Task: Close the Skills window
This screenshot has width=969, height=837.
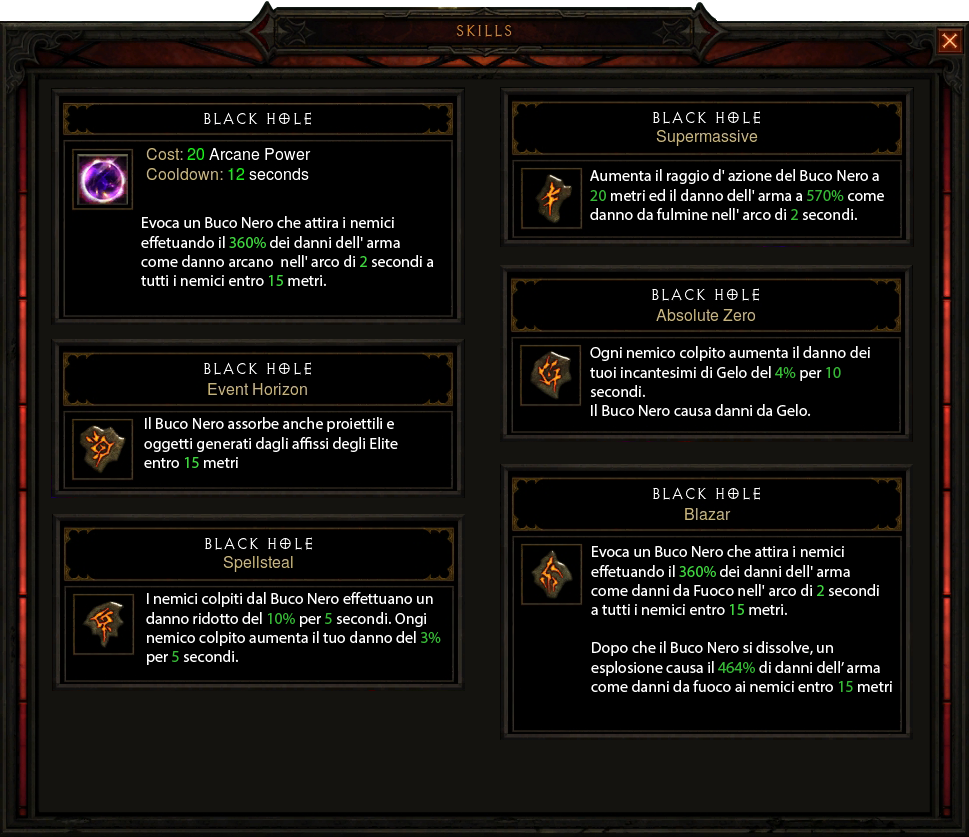Action: pyautogui.click(x=948, y=40)
